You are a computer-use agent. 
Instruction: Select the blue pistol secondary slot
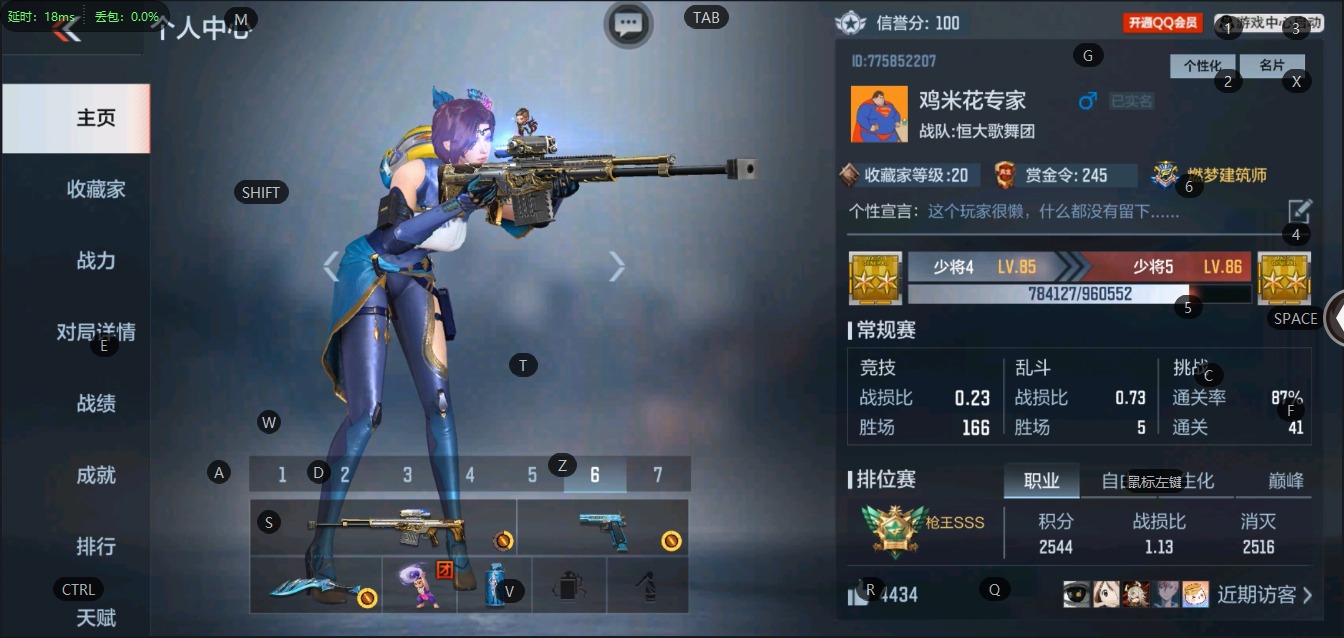click(602, 527)
